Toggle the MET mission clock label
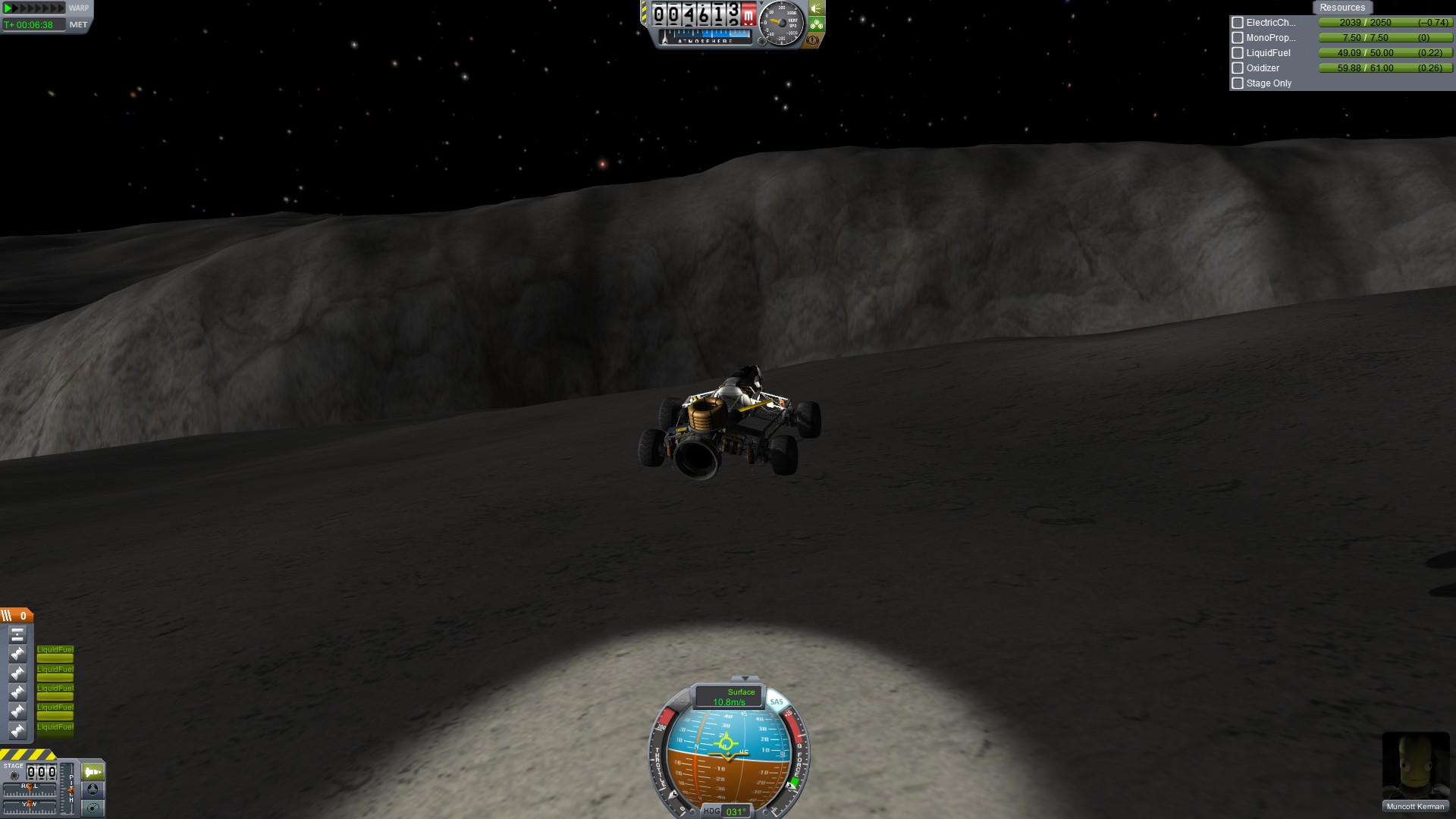1456x819 pixels. (78, 25)
